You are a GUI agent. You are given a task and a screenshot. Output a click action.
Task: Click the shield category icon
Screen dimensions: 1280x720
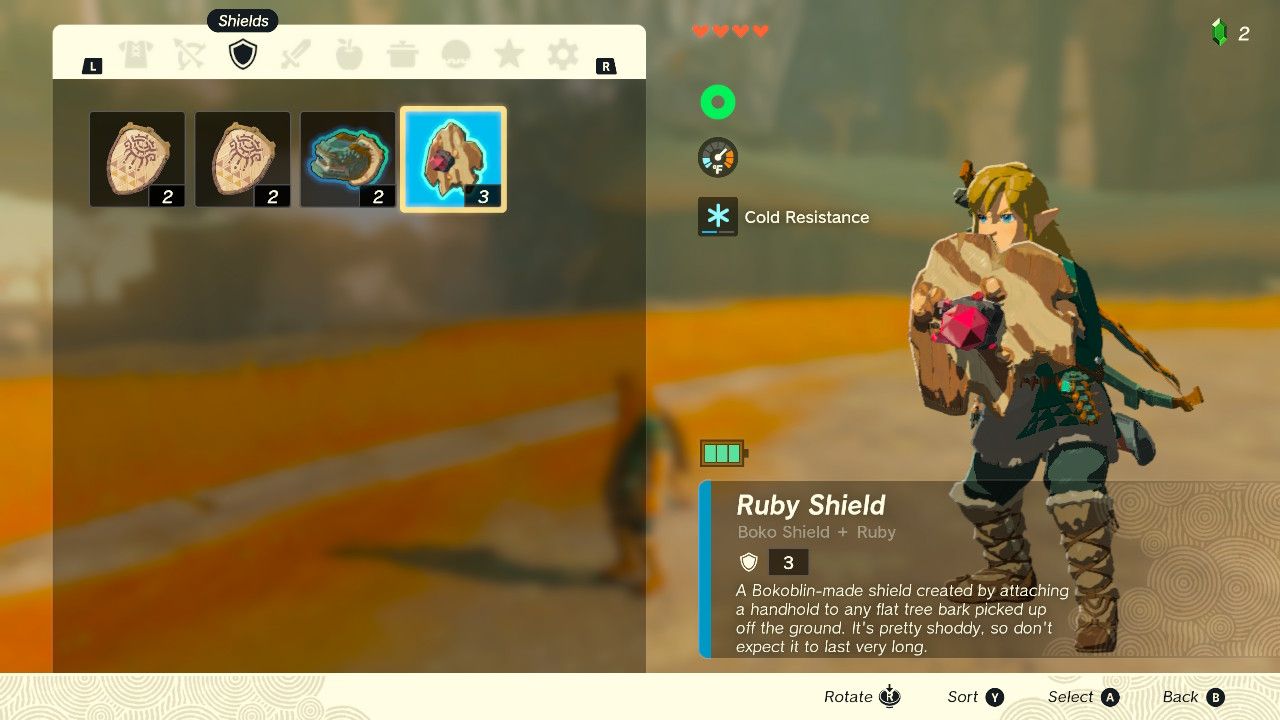(x=243, y=54)
